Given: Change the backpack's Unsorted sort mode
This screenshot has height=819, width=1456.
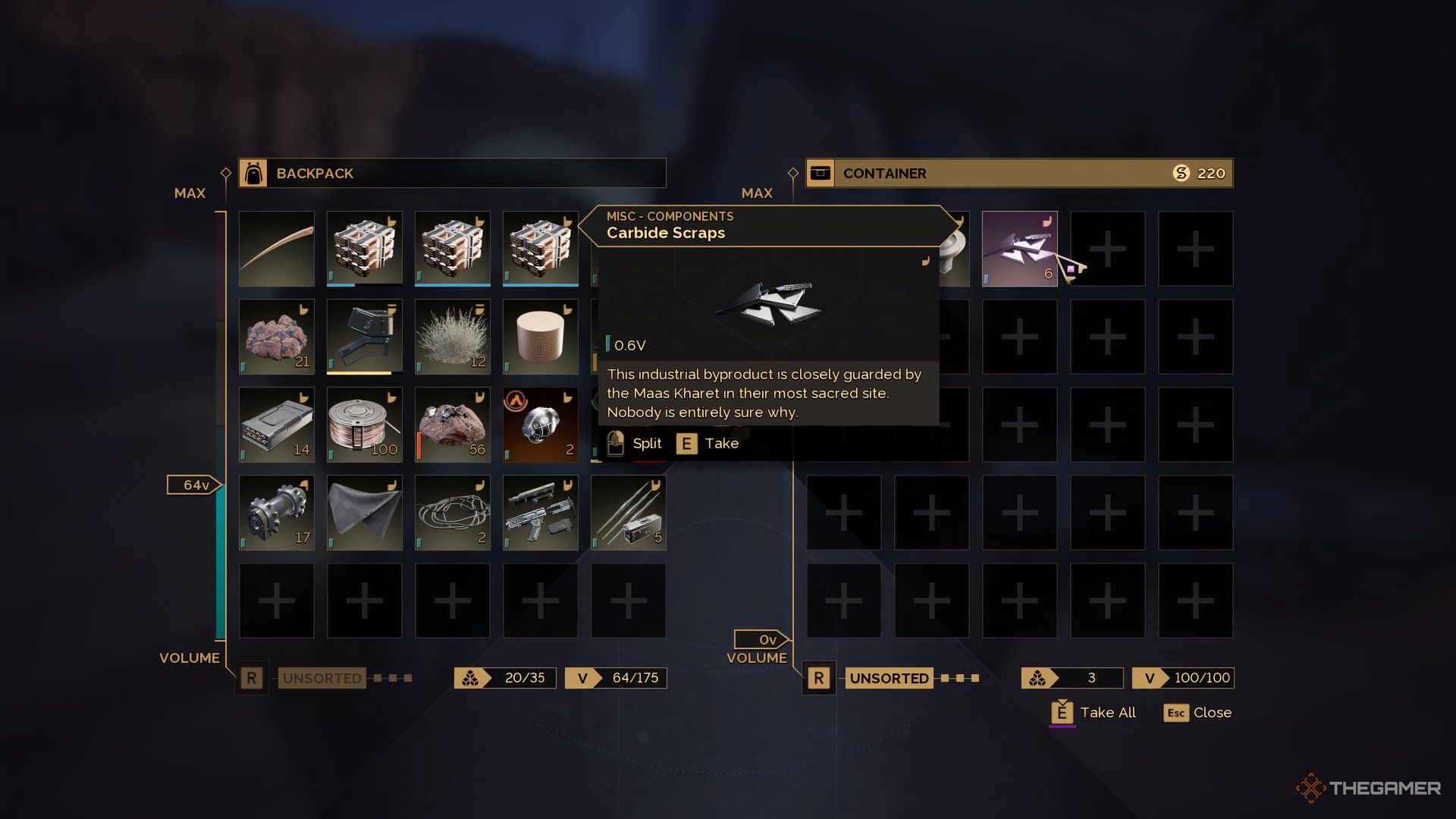Looking at the screenshot, I should point(322,678).
